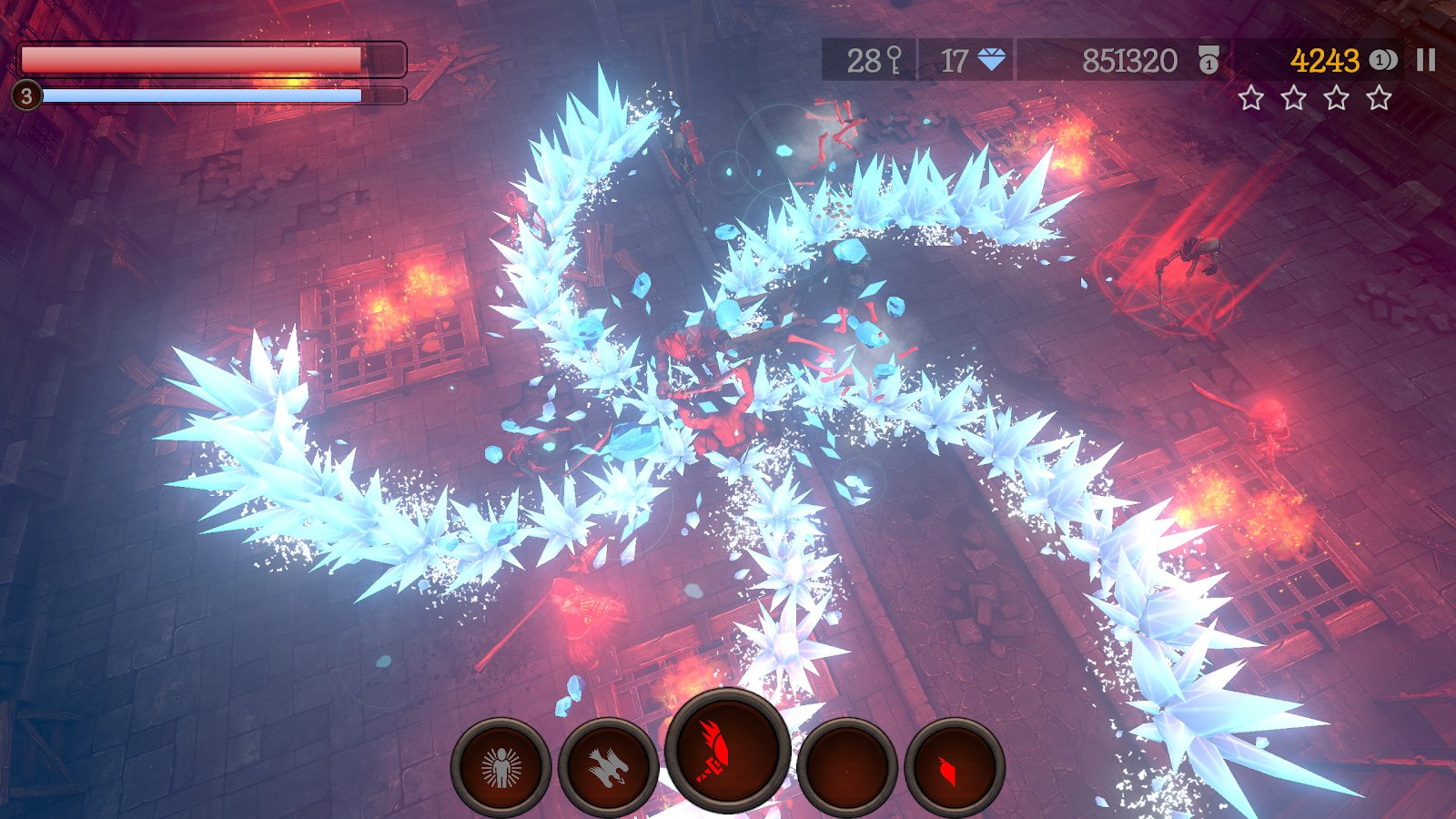The height and width of the screenshot is (819, 1456).
Task: Pause the game with the pause button
Action: (x=1426, y=60)
